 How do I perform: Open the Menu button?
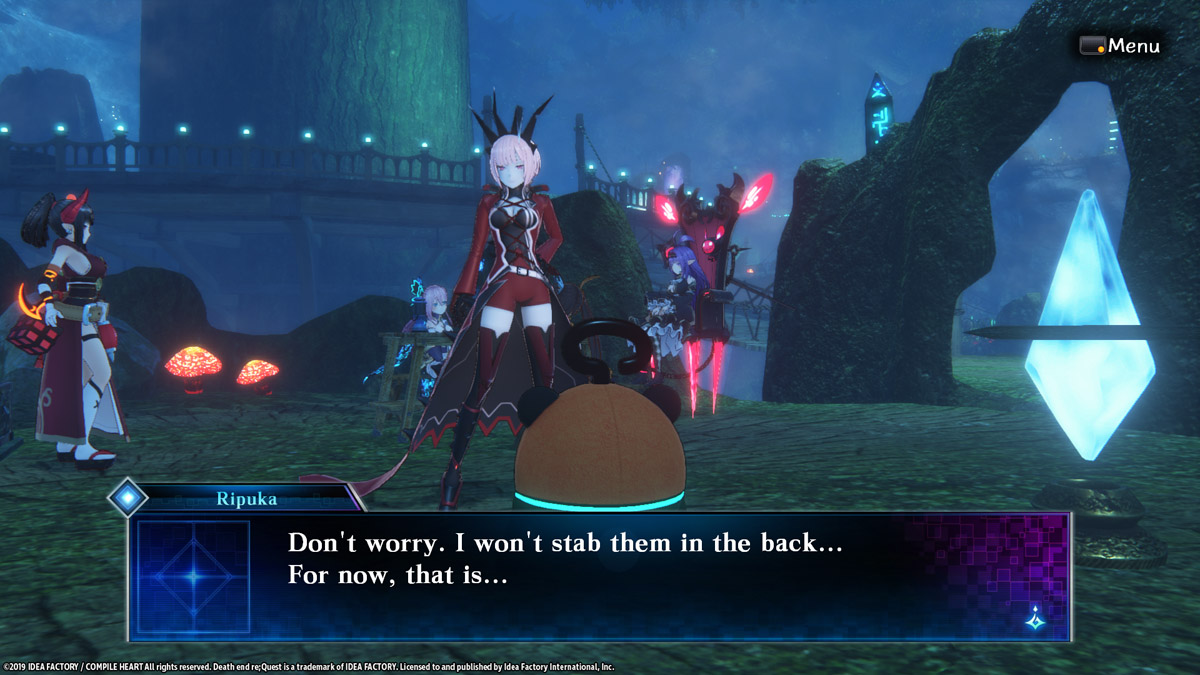(1120, 46)
